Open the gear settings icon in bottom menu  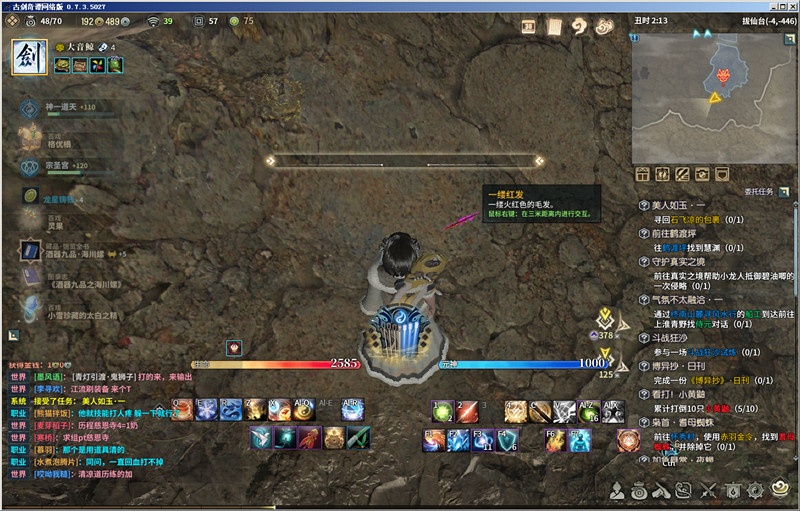757,490
